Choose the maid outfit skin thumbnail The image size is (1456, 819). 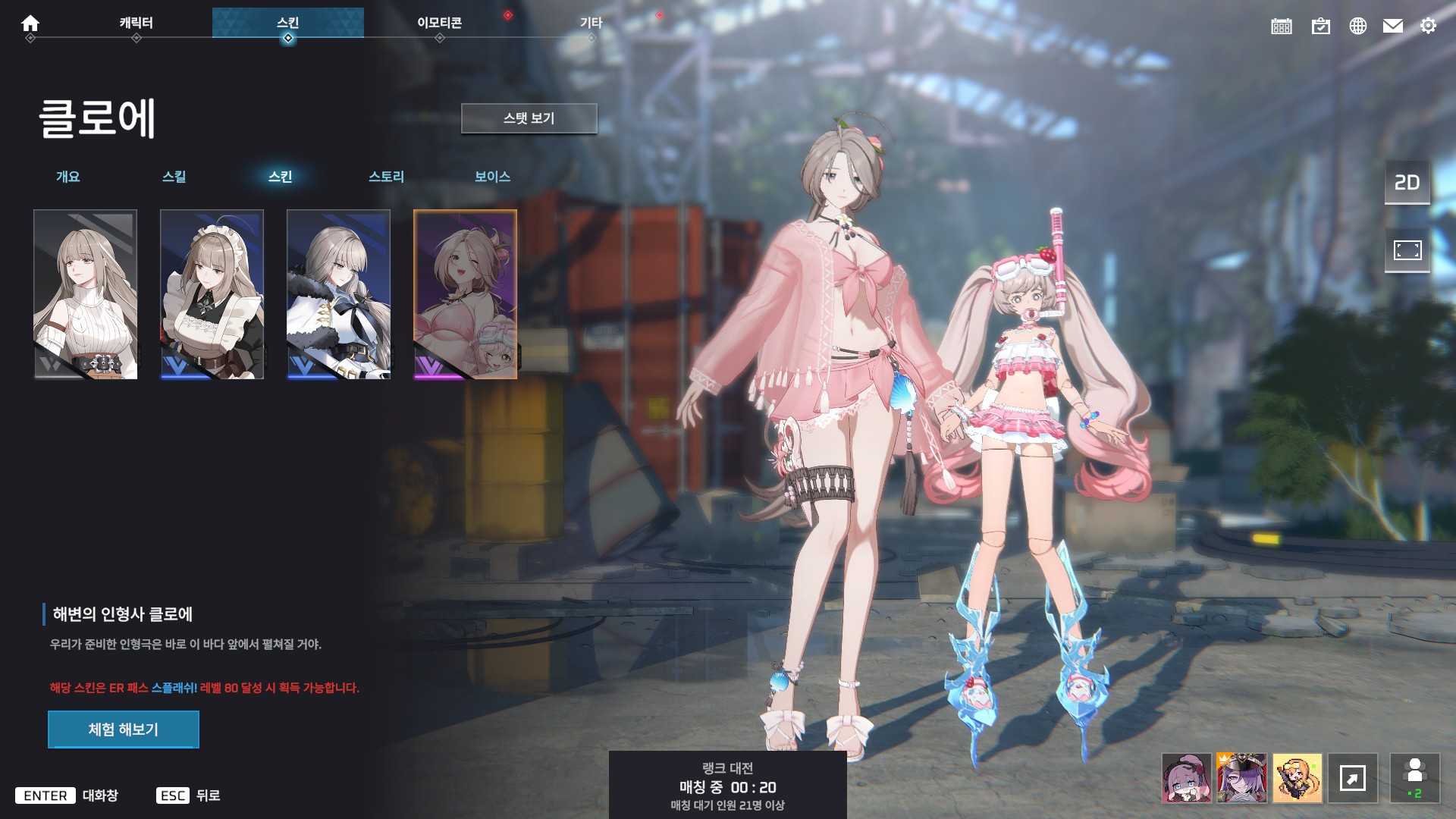pos(212,294)
